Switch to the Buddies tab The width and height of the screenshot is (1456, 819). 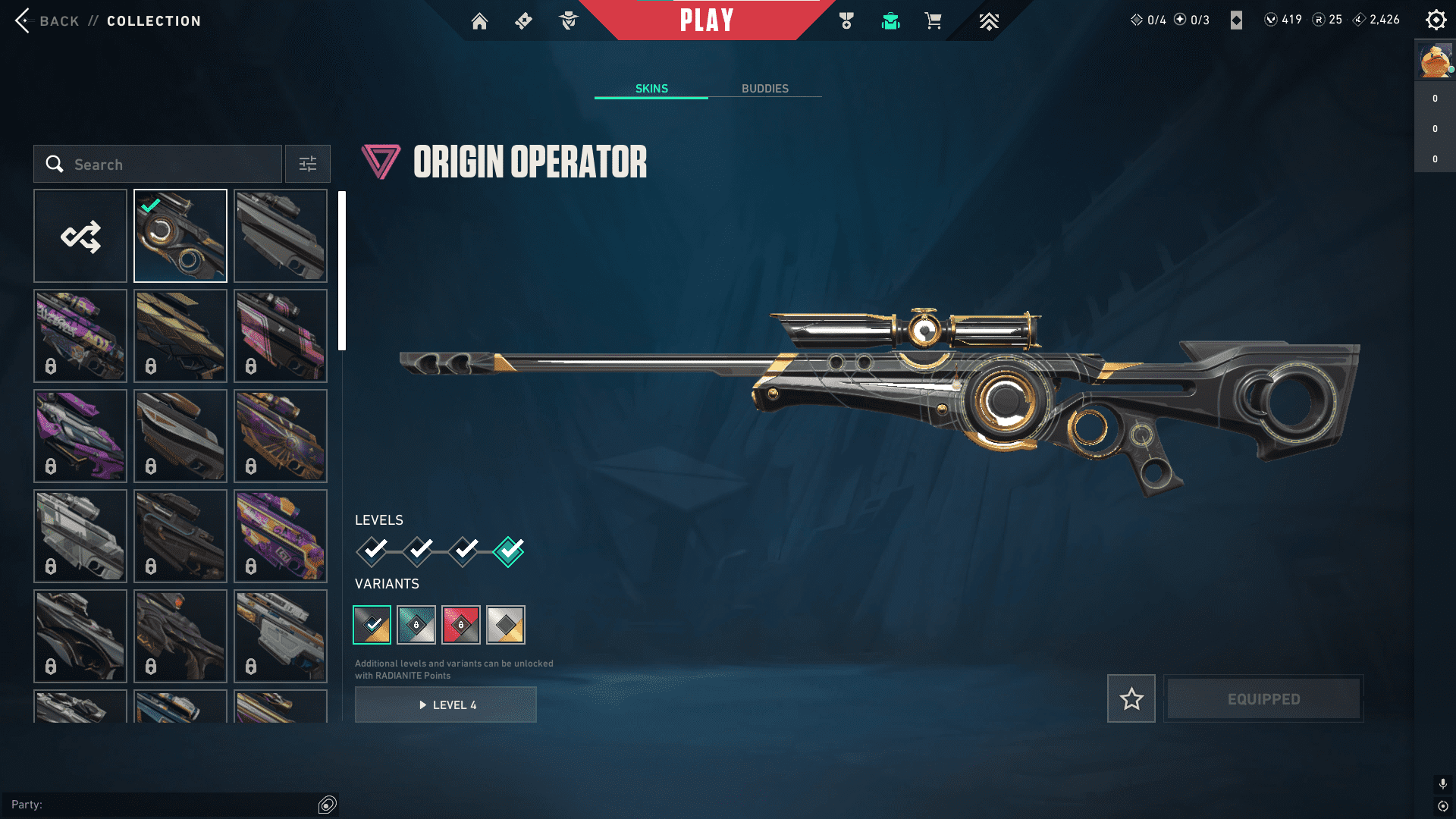[764, 89]
